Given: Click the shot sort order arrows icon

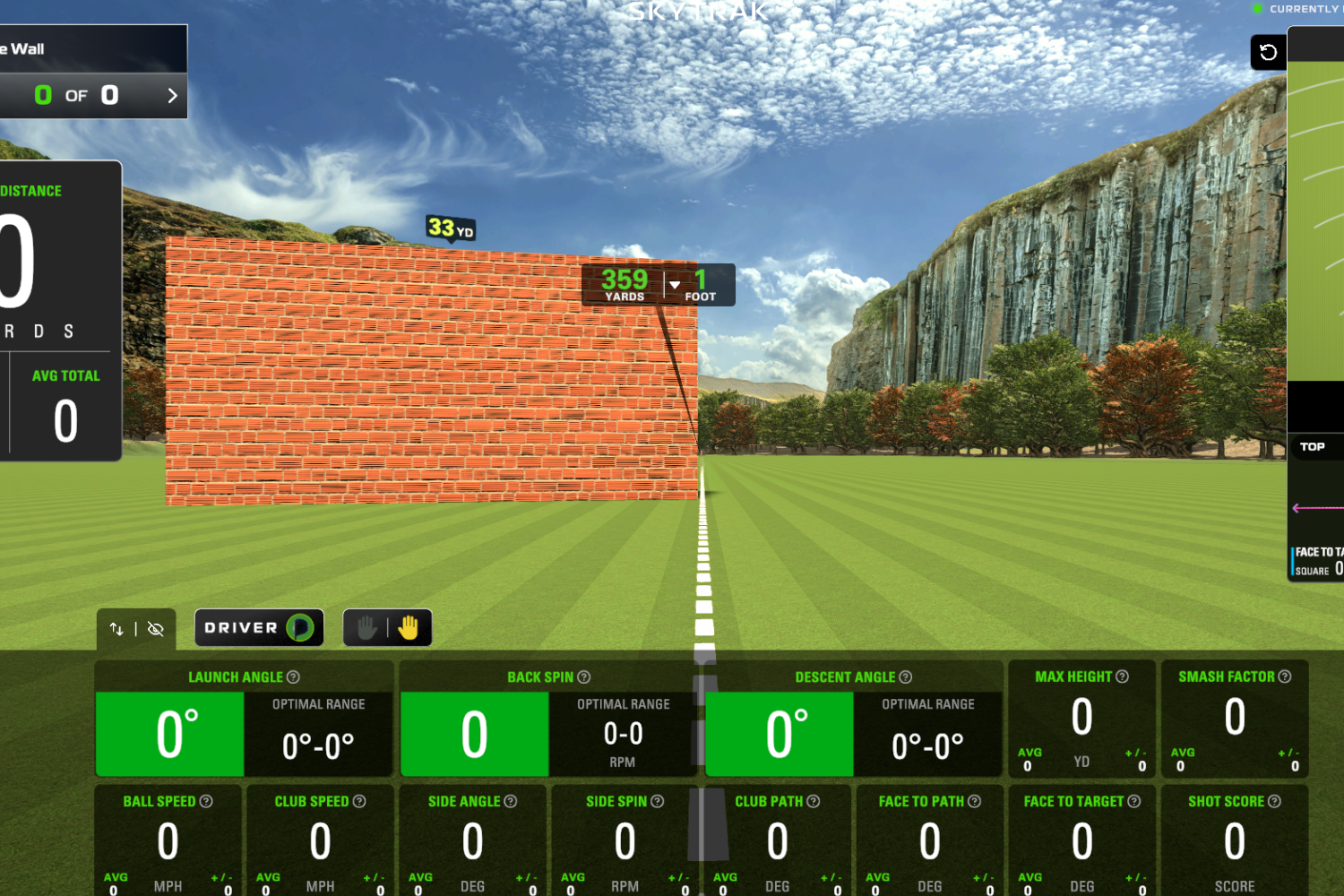Looking at the screenshot, I should [116, 630].
